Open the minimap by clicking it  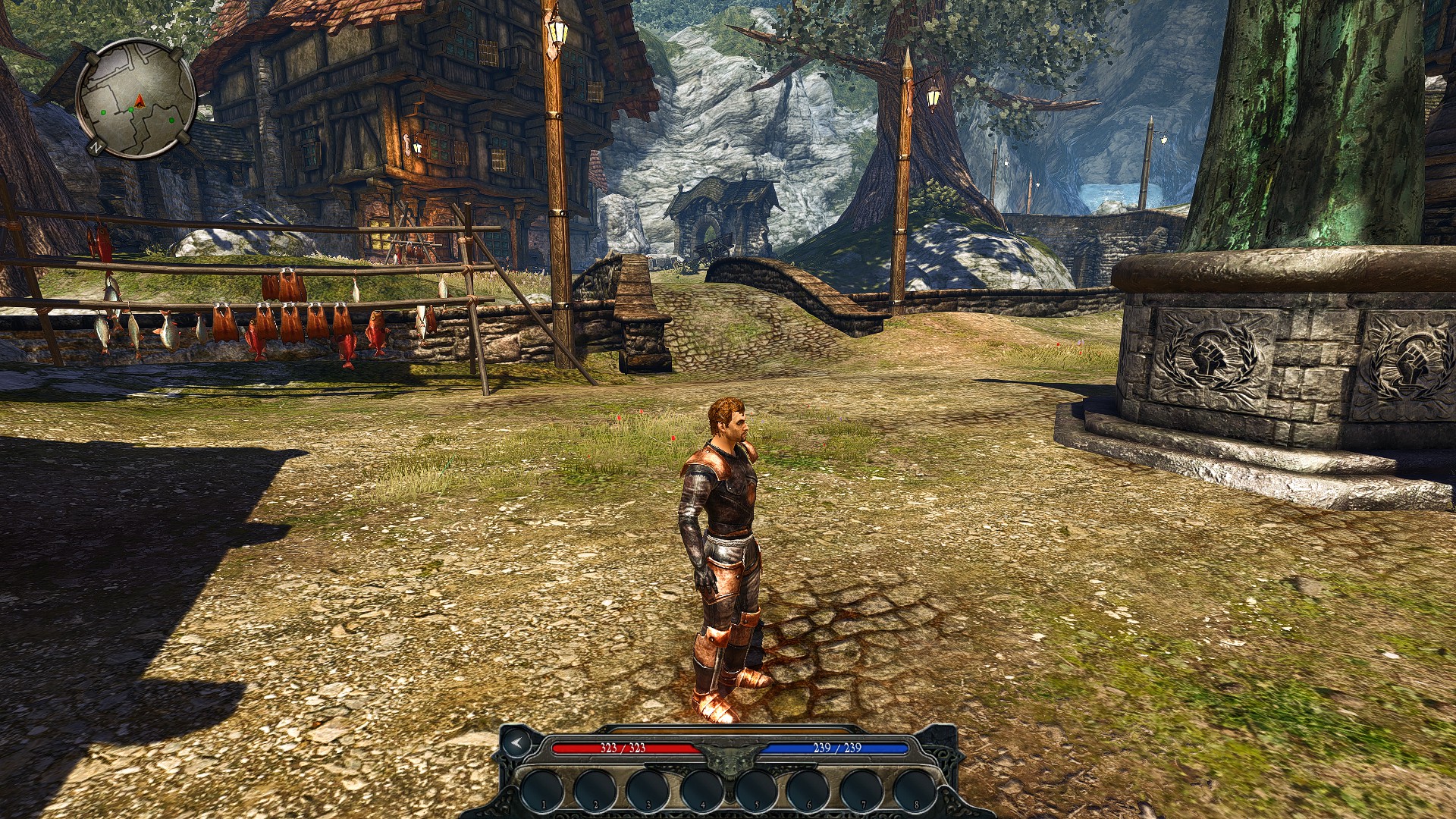pos(135,99)
